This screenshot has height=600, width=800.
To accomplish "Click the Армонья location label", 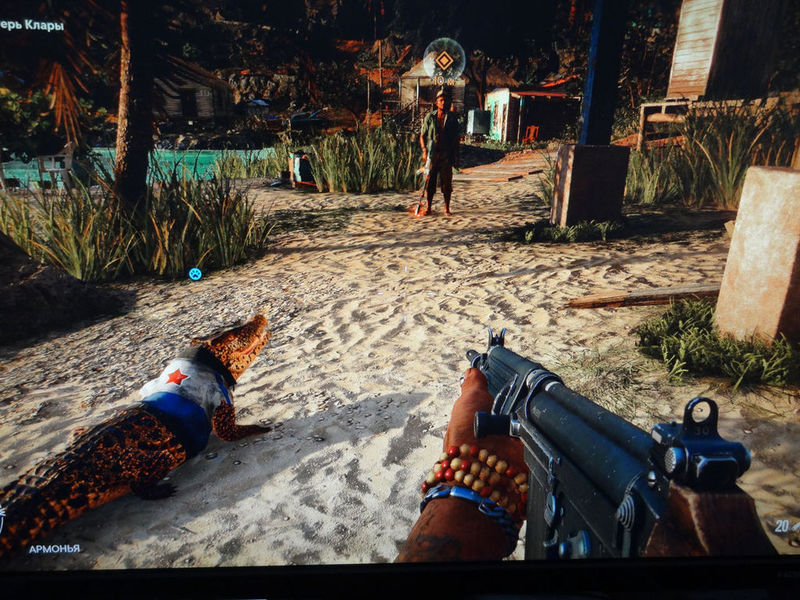I will (x=54, y=549).
